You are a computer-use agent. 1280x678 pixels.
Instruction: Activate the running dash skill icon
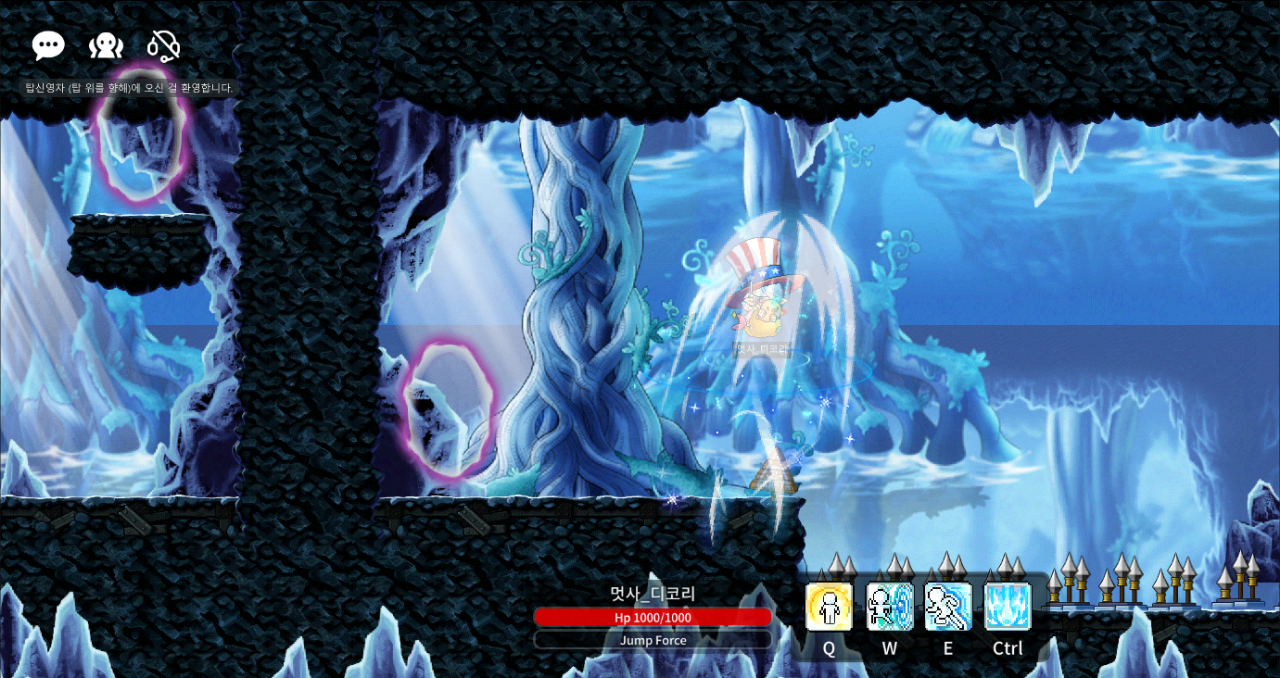point(948,607)
